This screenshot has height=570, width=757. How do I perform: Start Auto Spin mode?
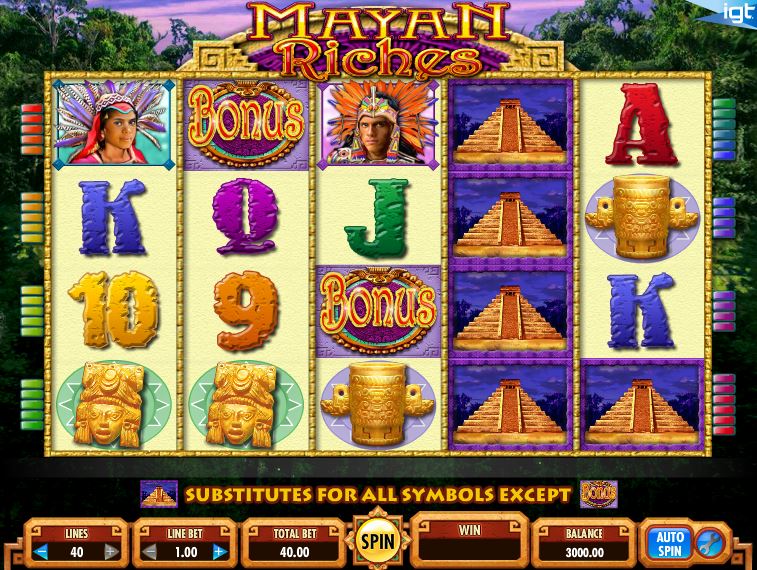click(668, 543)
